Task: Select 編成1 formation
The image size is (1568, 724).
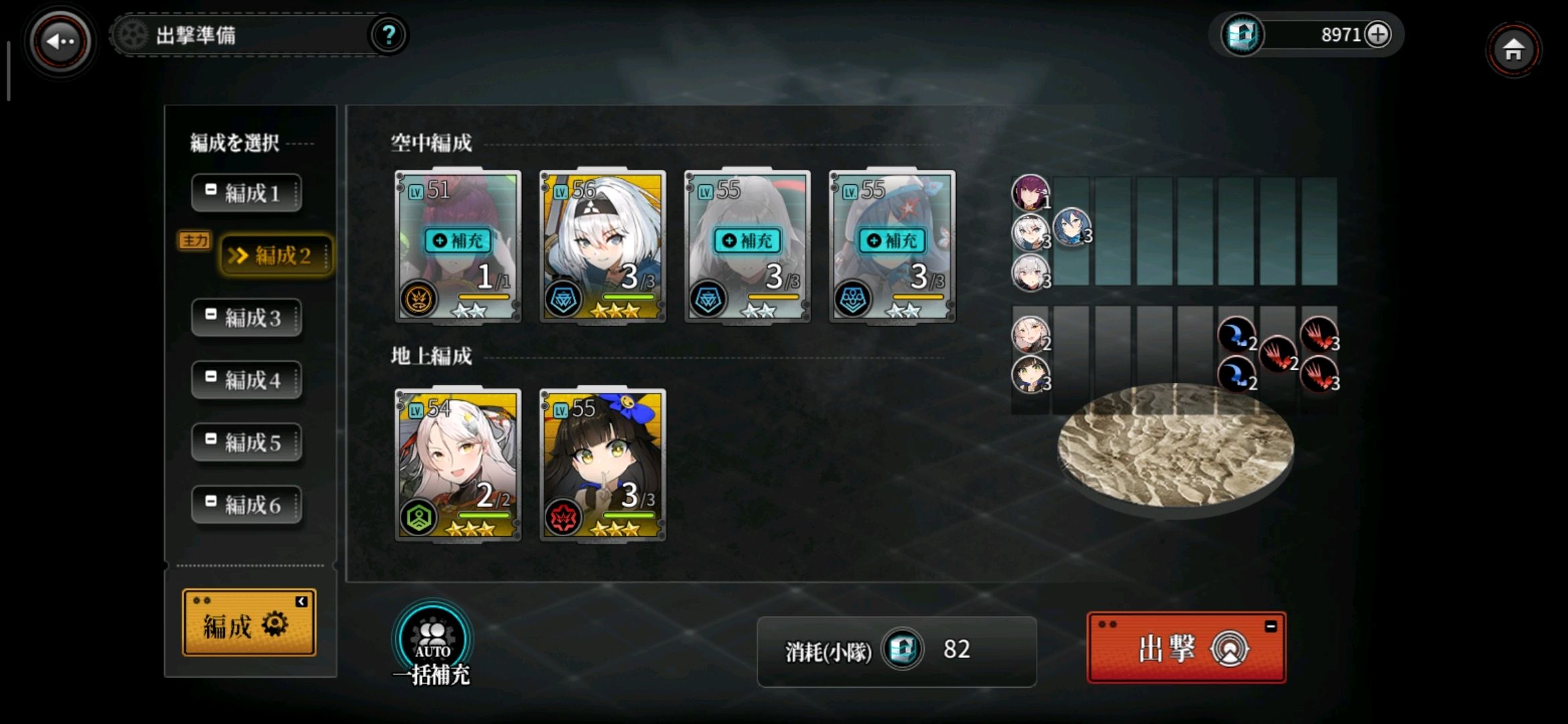Action: 246,193
